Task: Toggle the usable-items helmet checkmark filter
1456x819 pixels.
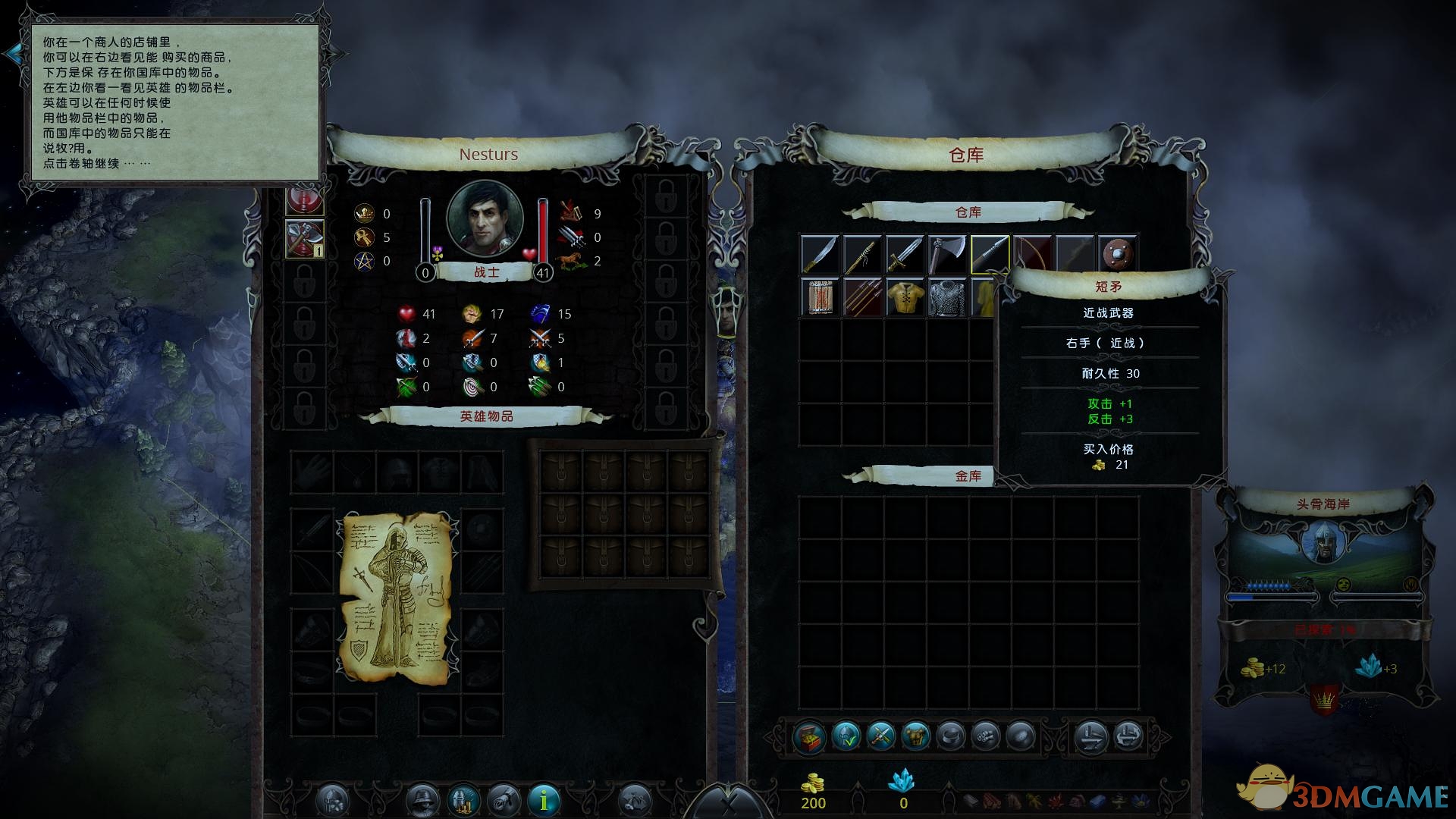Action: click(x=846, y=736)
